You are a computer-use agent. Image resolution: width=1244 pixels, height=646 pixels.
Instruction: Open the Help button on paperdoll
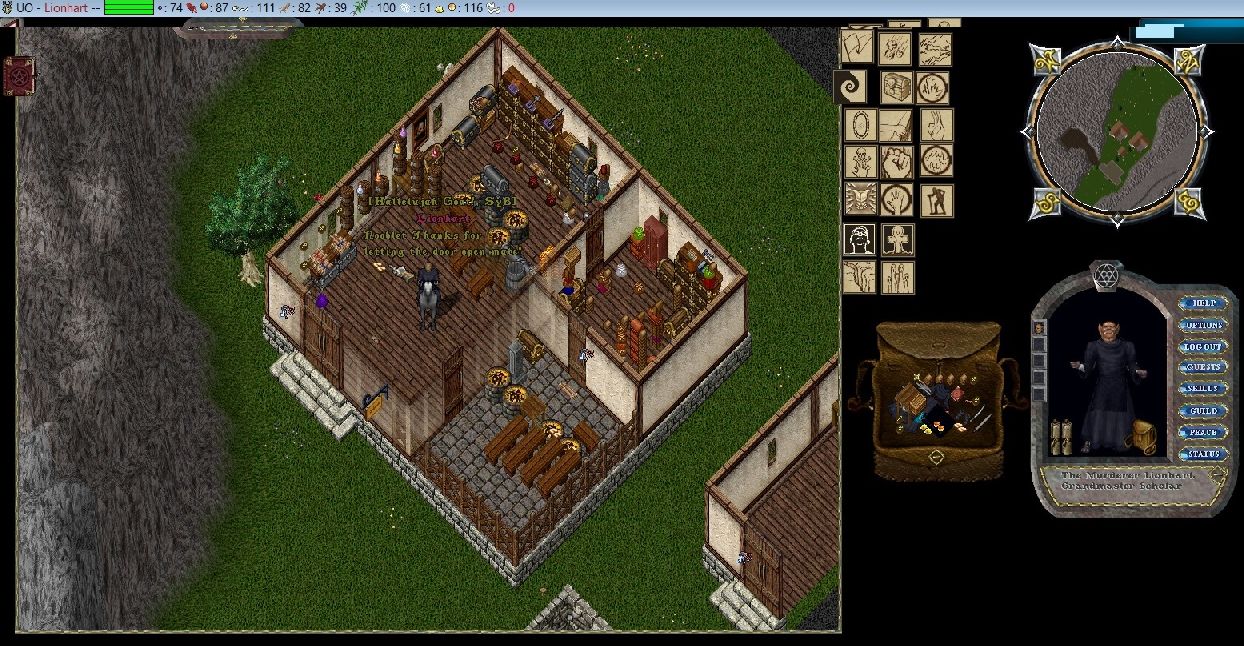click(x=1203, y=303)
